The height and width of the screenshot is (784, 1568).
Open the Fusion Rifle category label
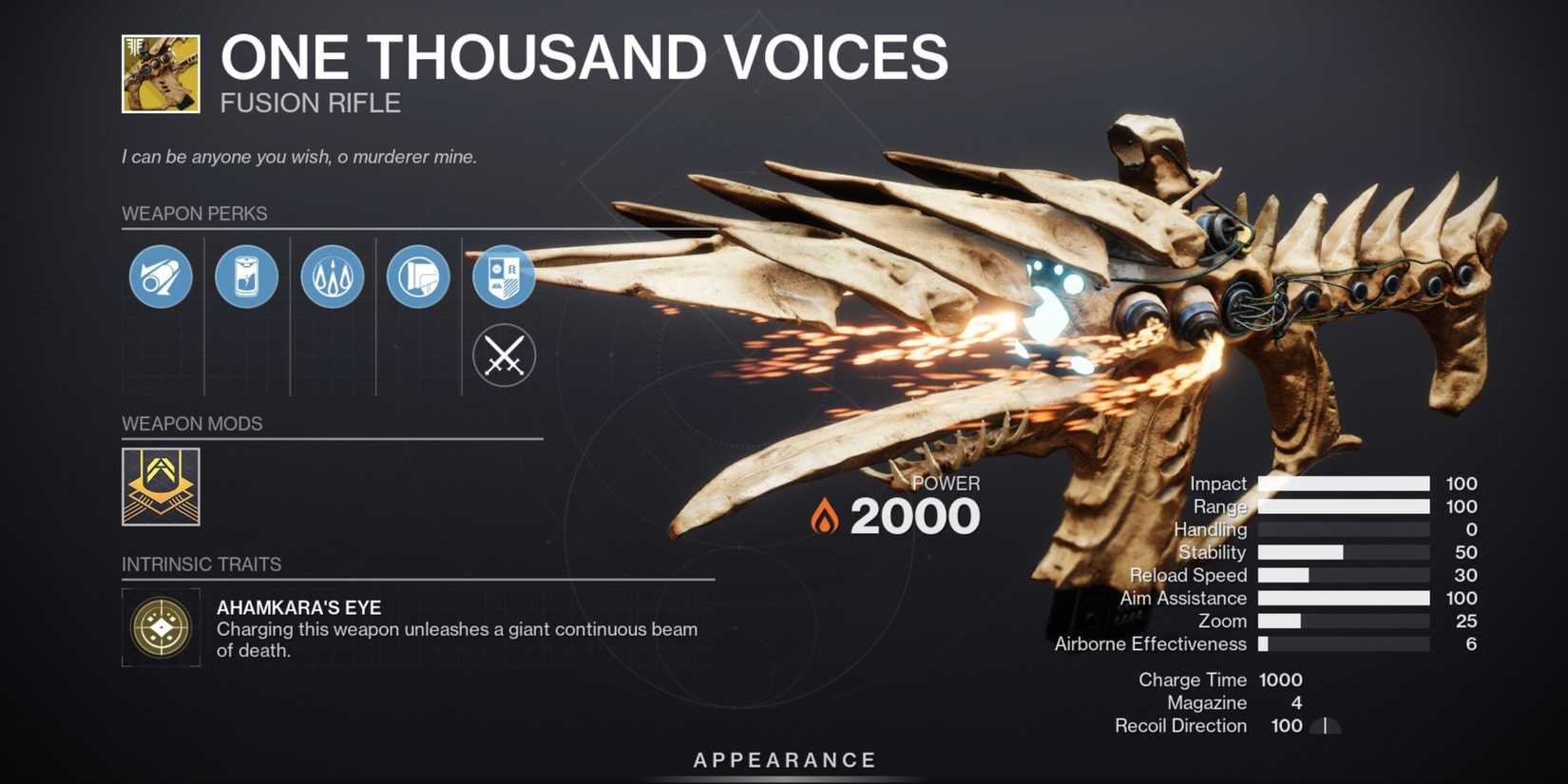309,103
